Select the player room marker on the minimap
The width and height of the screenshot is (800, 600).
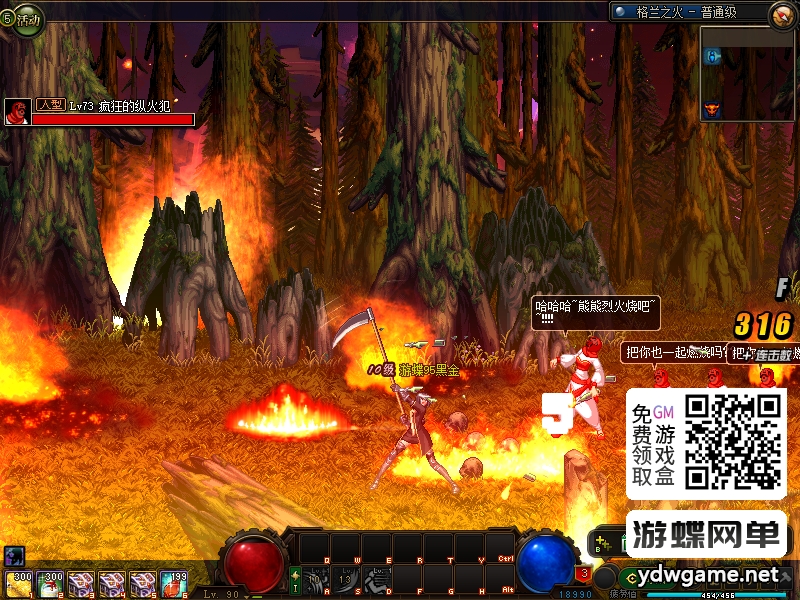point(712,58)
